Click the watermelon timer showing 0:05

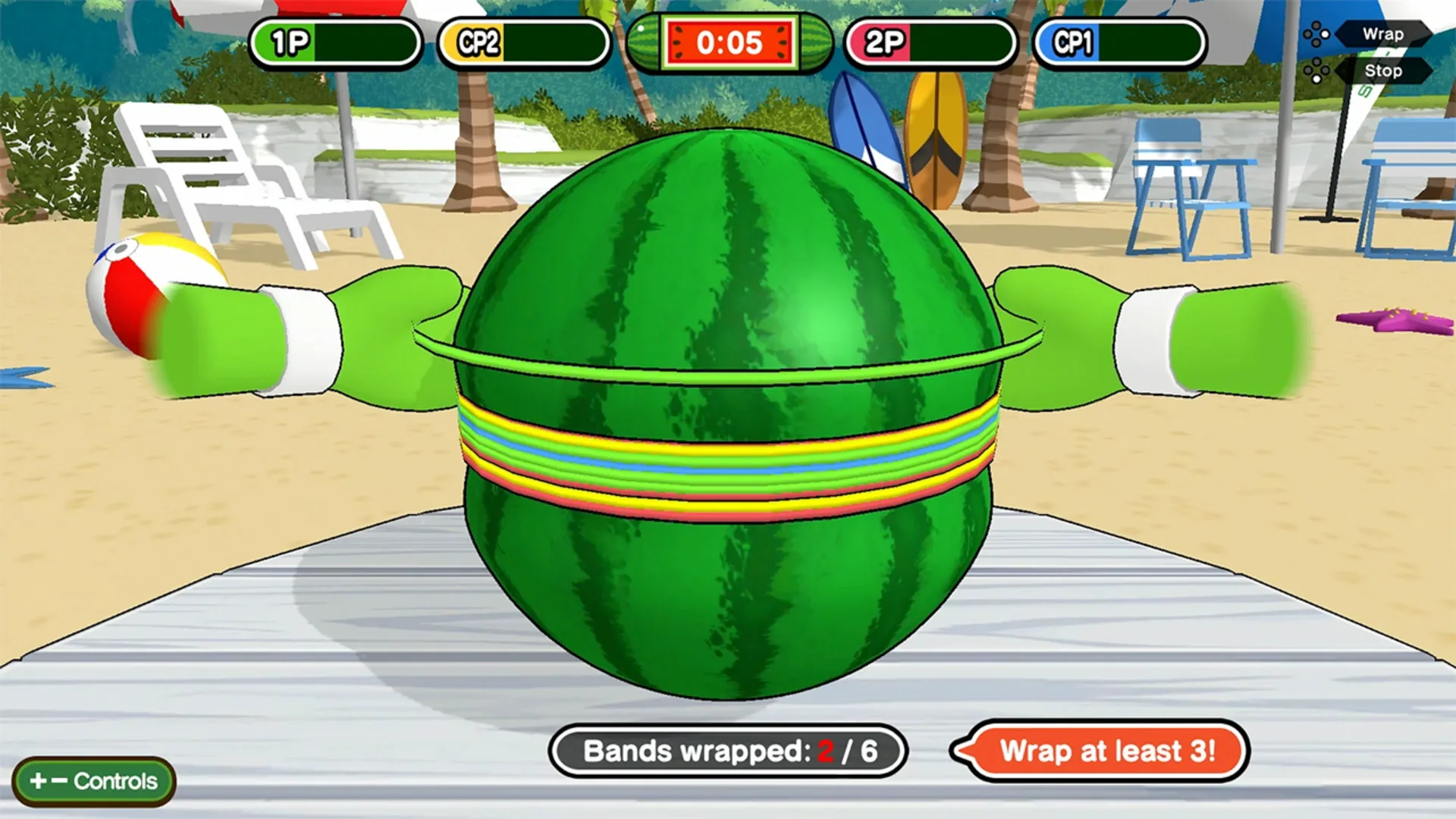coord(726,43)
